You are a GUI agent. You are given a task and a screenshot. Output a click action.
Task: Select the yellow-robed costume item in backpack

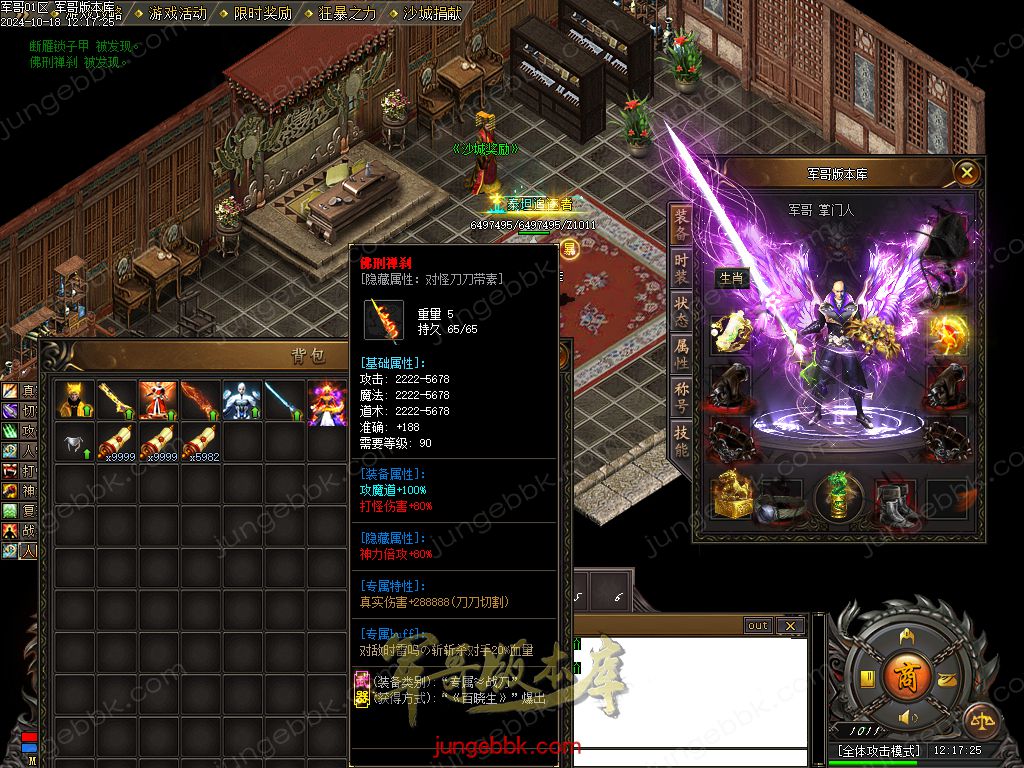point(75,399)
